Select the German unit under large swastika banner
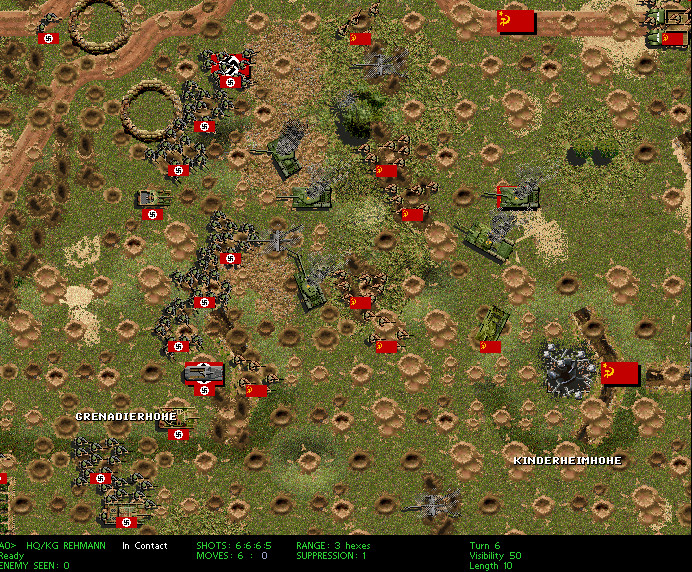This screenshot has width=692, height=572. (232, 70)
